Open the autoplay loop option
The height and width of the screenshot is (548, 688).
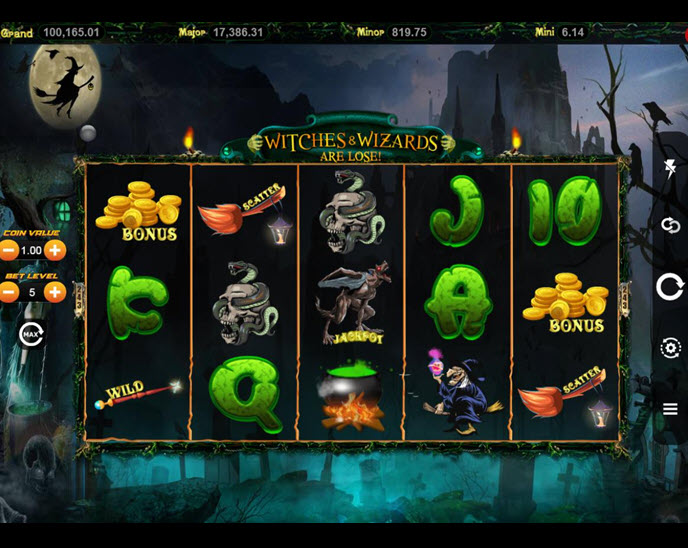670,226
